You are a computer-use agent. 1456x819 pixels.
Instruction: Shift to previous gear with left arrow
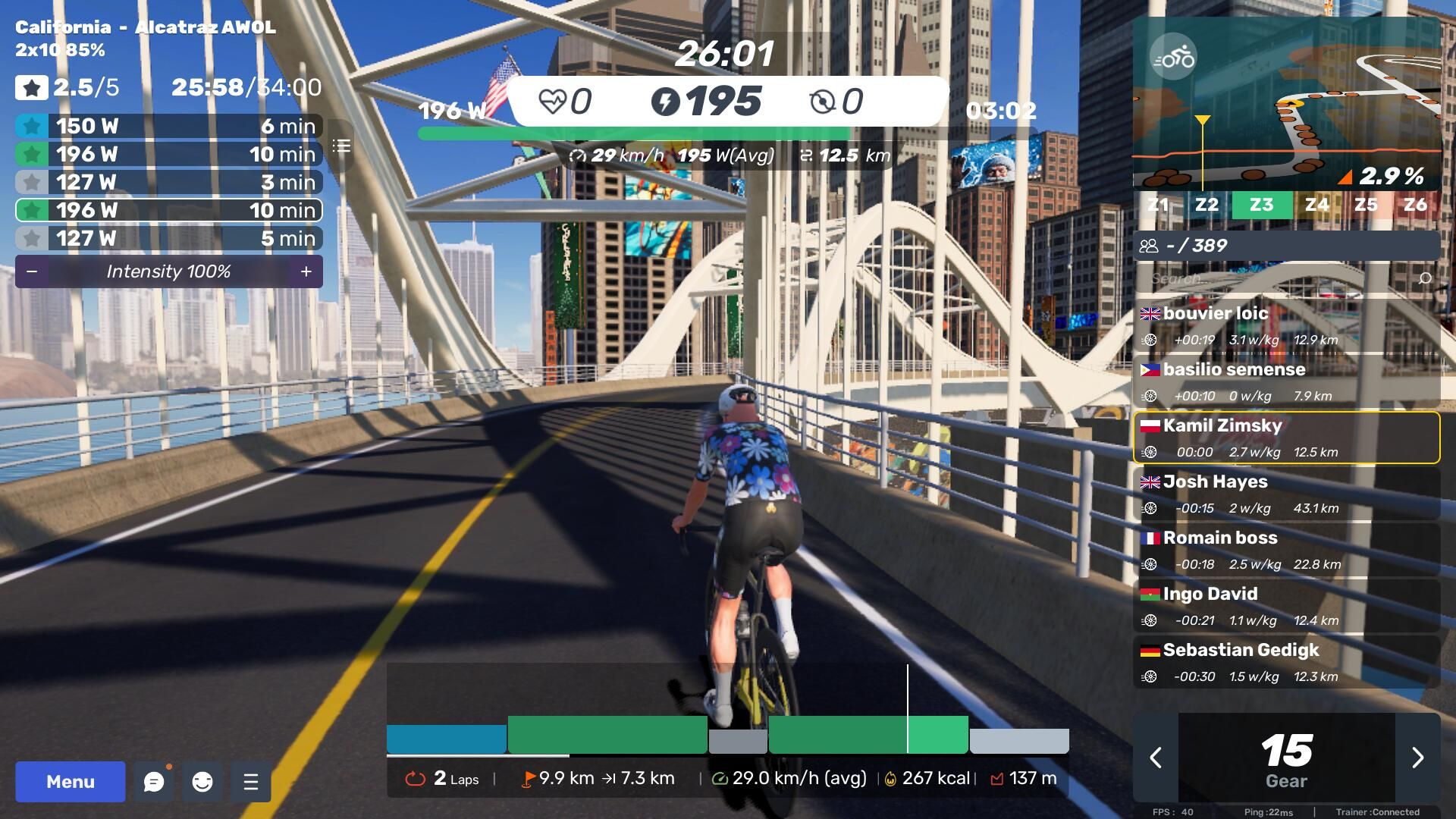1156,757
